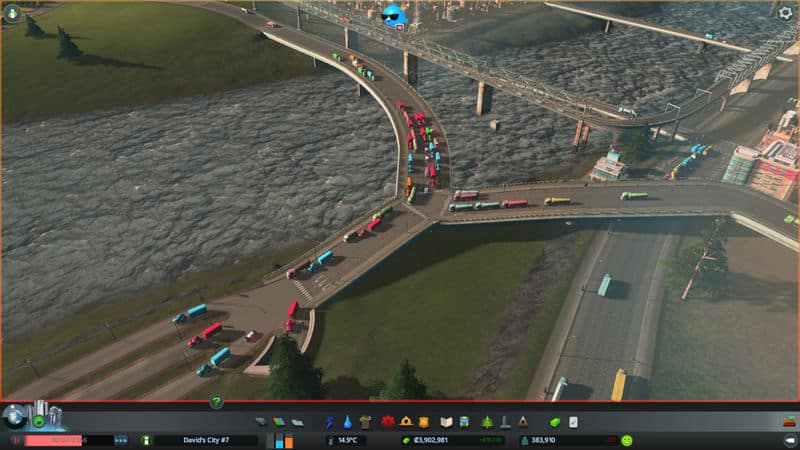Open the green question mark advisor
Image resolution: width=800 pixels, height=450 pixels.
[216, 402]
